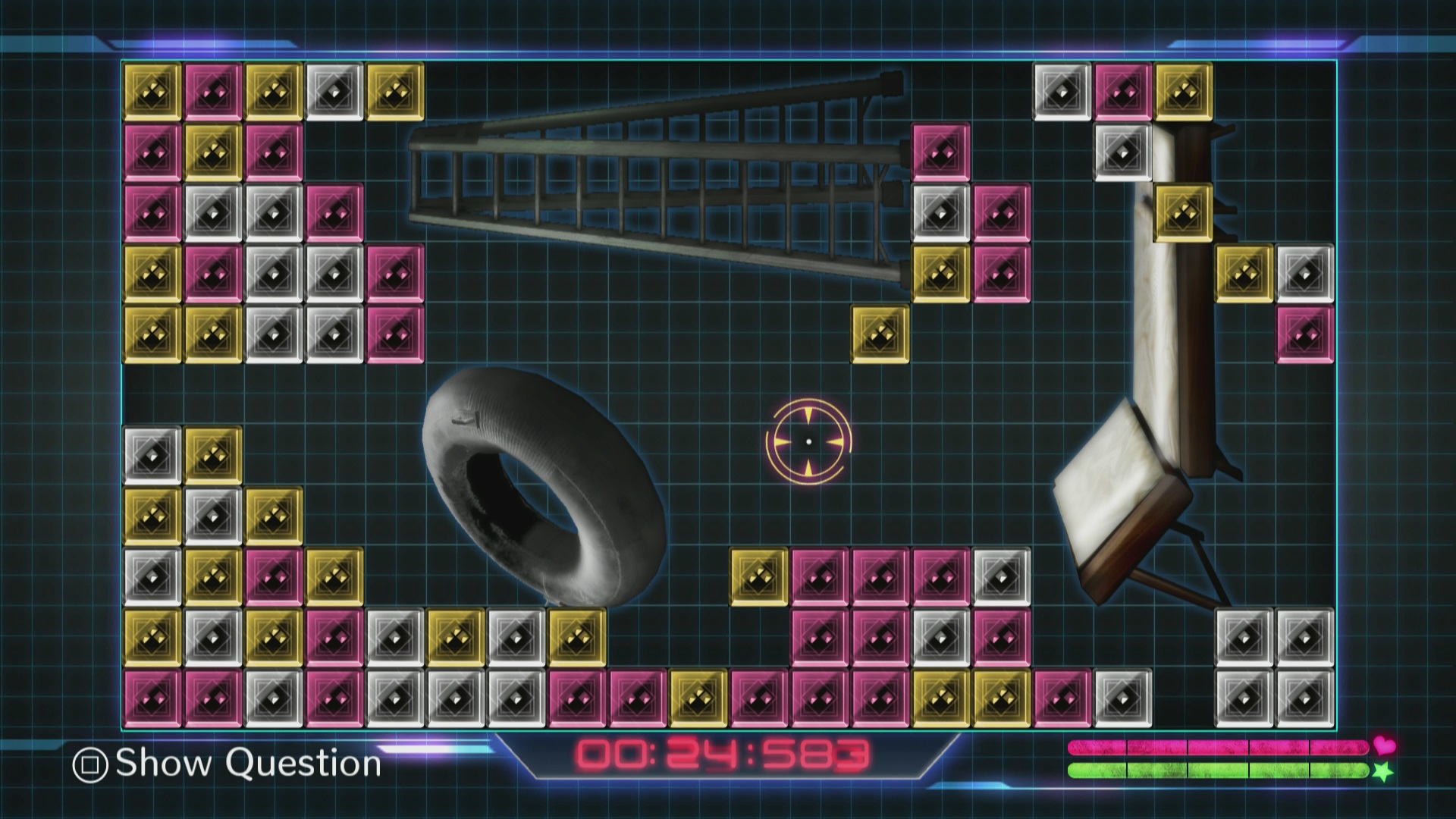Pick the yellow block left of the pink row
Screen dimensions: 1456x819
[x=758, y=576]
